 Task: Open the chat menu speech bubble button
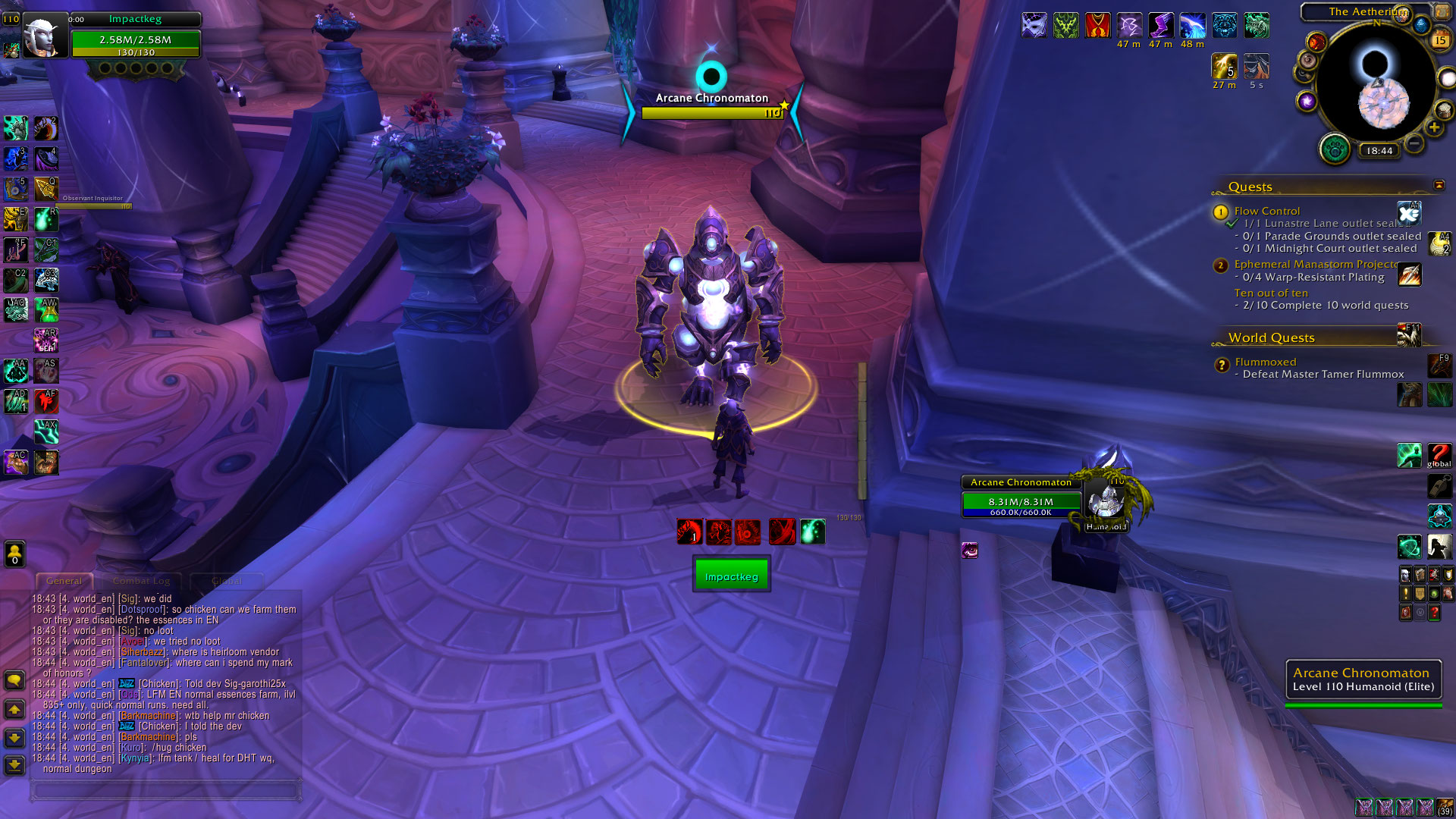[14, 679]
